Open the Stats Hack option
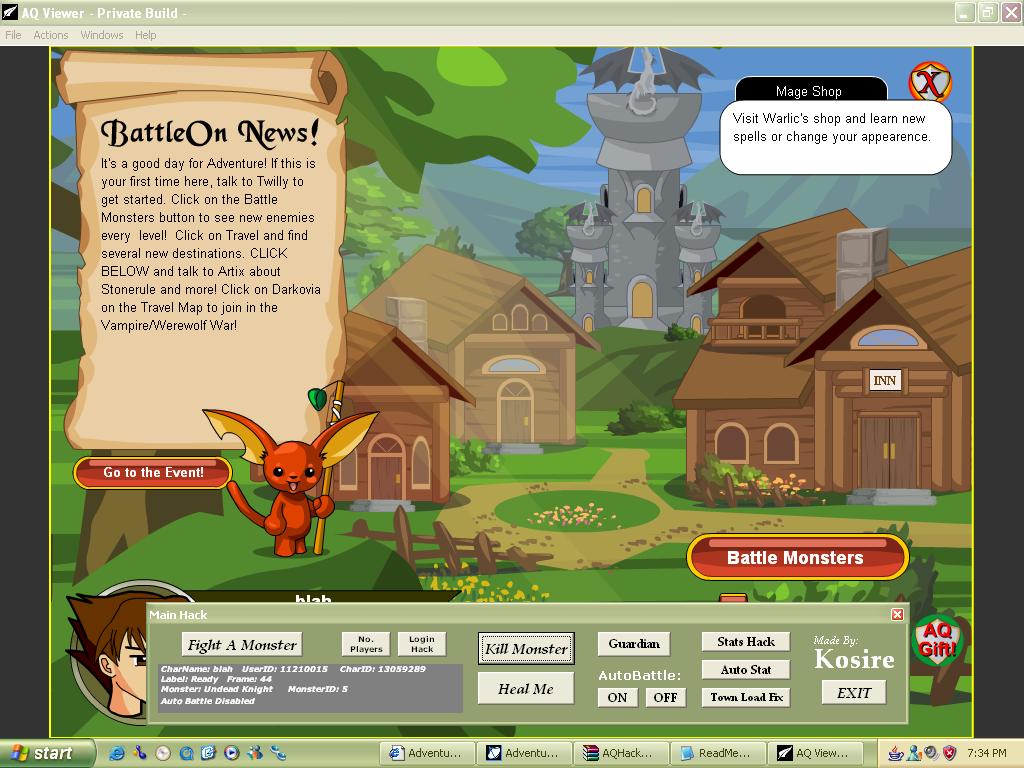Viewport: 1024px width, 768px height. (x=746, y=642)
